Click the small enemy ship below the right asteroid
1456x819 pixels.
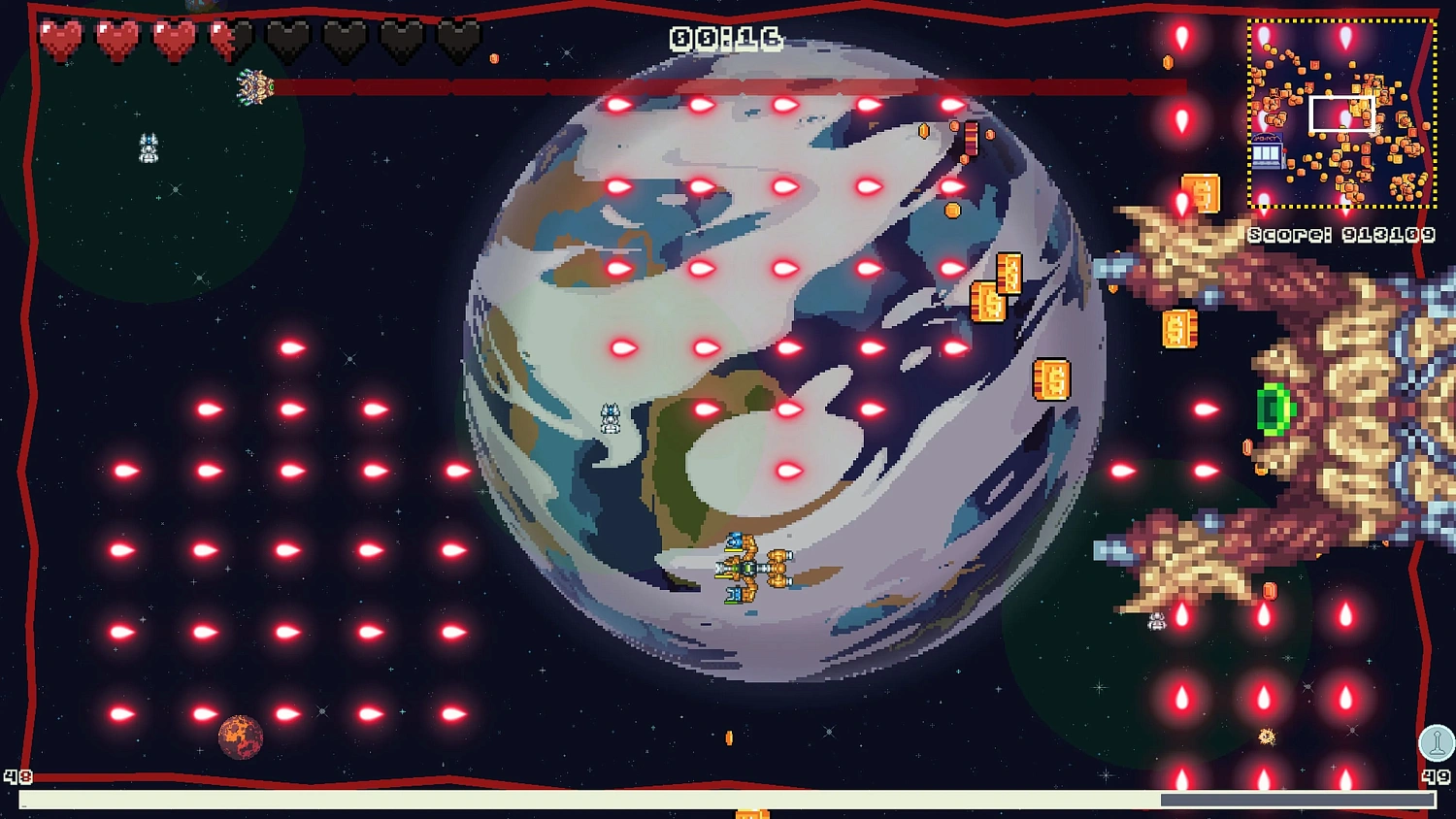point(1155,621)
